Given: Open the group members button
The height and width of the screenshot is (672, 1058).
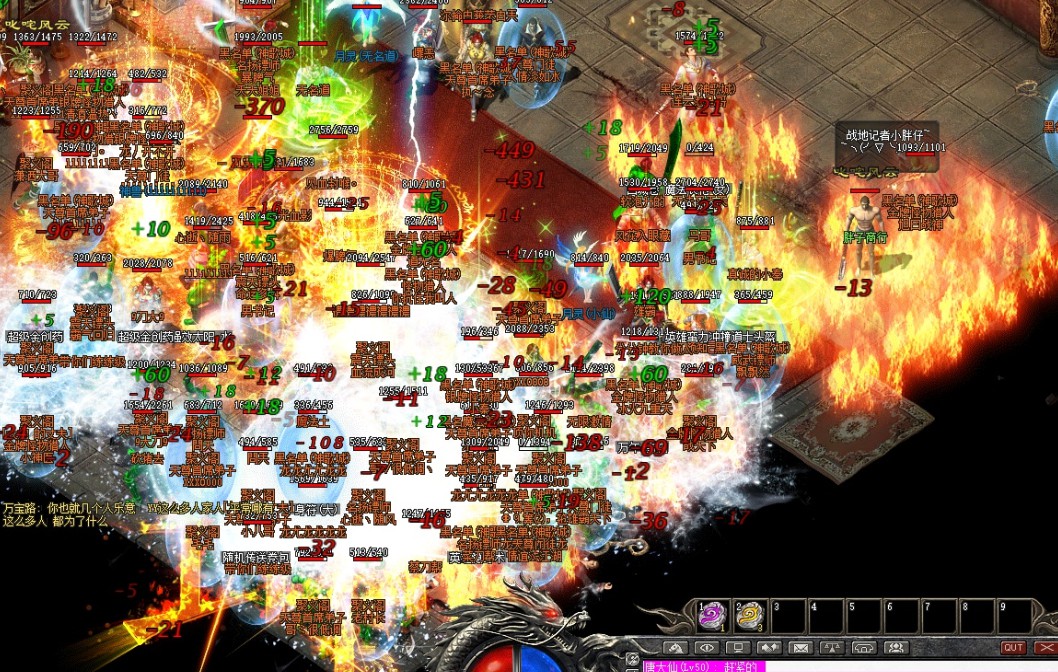Looking at the screenshot, I should click(895, 647).
